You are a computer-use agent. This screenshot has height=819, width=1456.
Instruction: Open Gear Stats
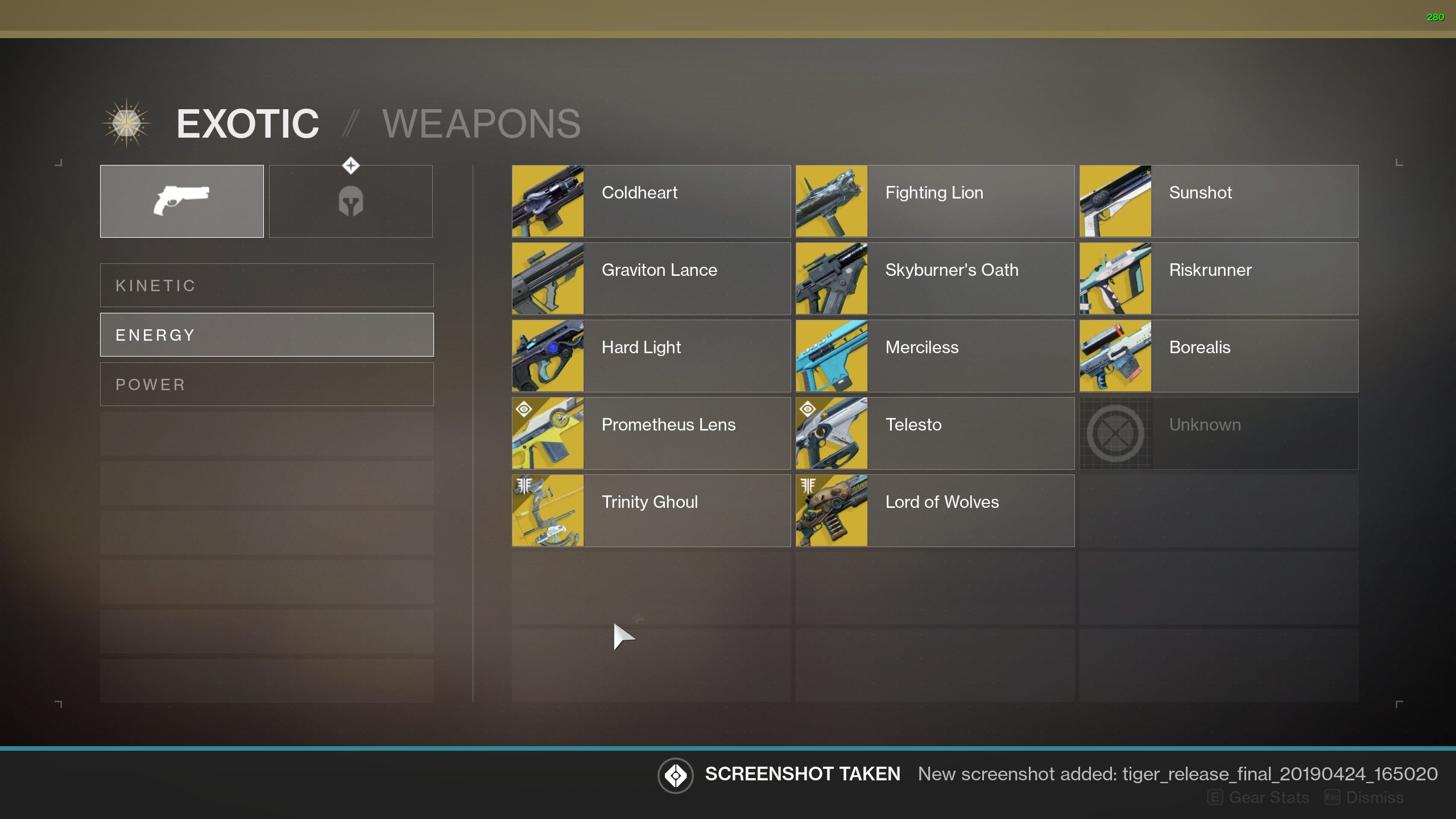click(1267, 797)
